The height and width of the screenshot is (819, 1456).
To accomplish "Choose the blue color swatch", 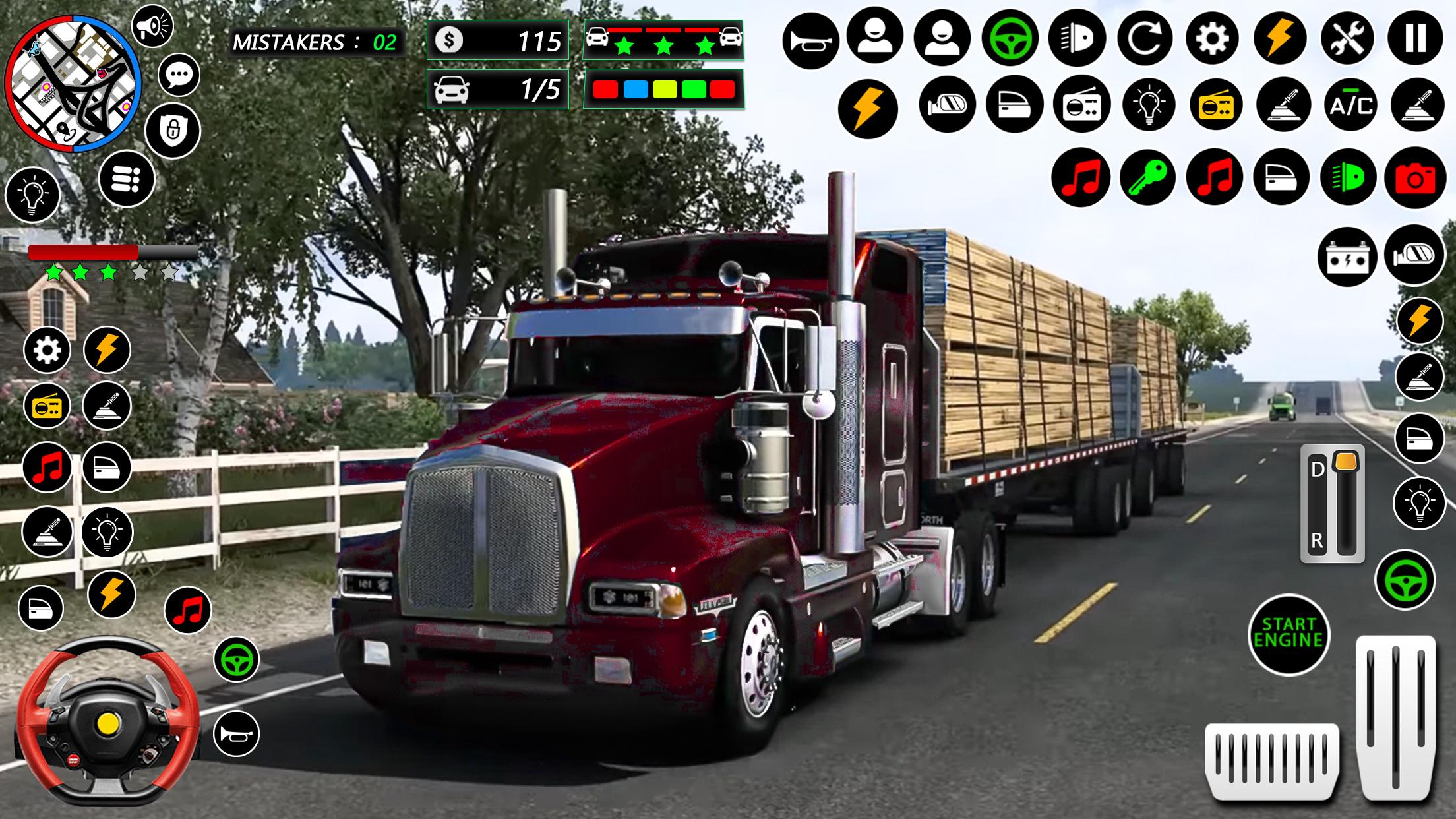I will pos(635,90).
